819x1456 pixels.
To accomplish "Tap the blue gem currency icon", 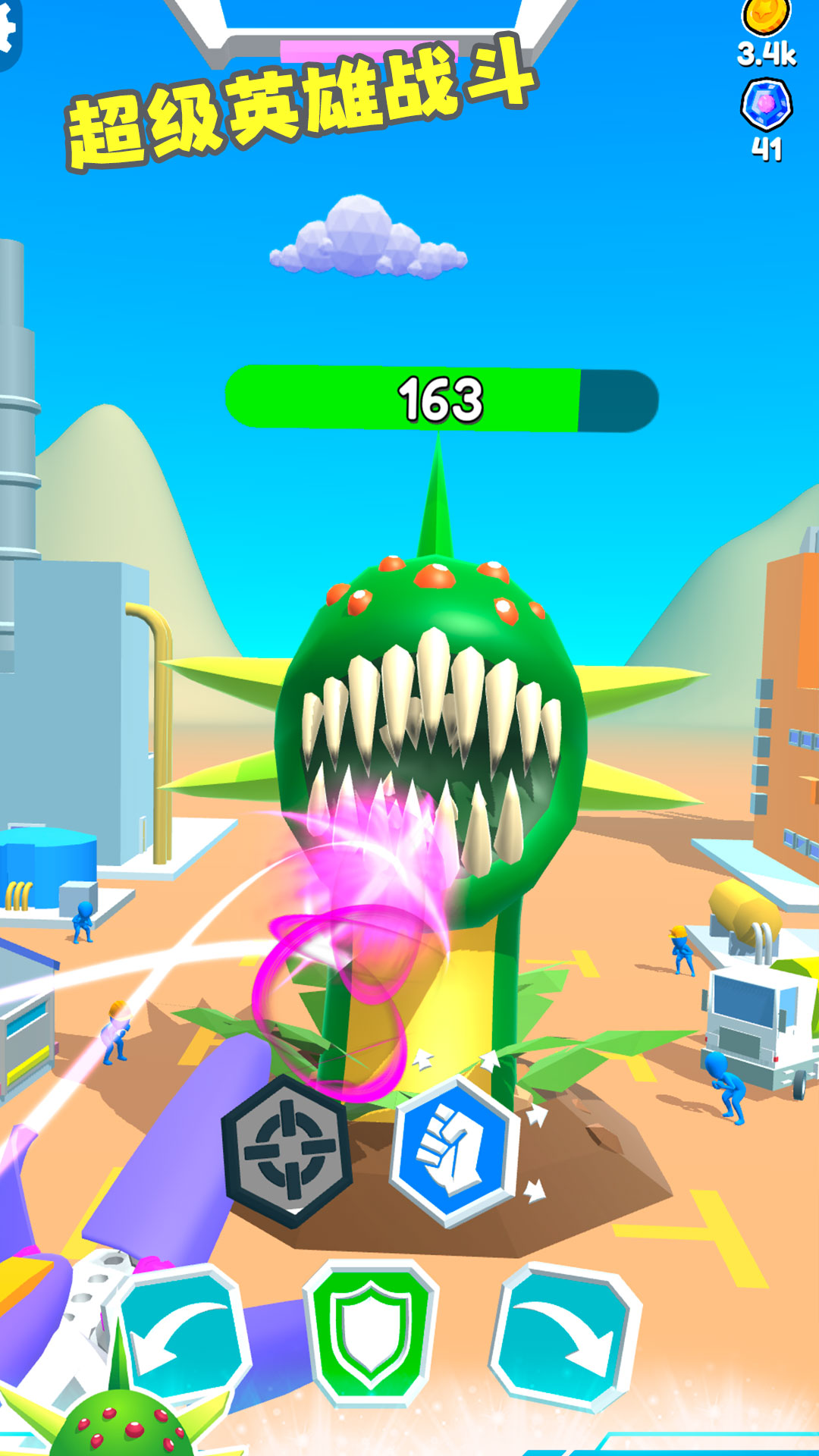I will point(766,105).
